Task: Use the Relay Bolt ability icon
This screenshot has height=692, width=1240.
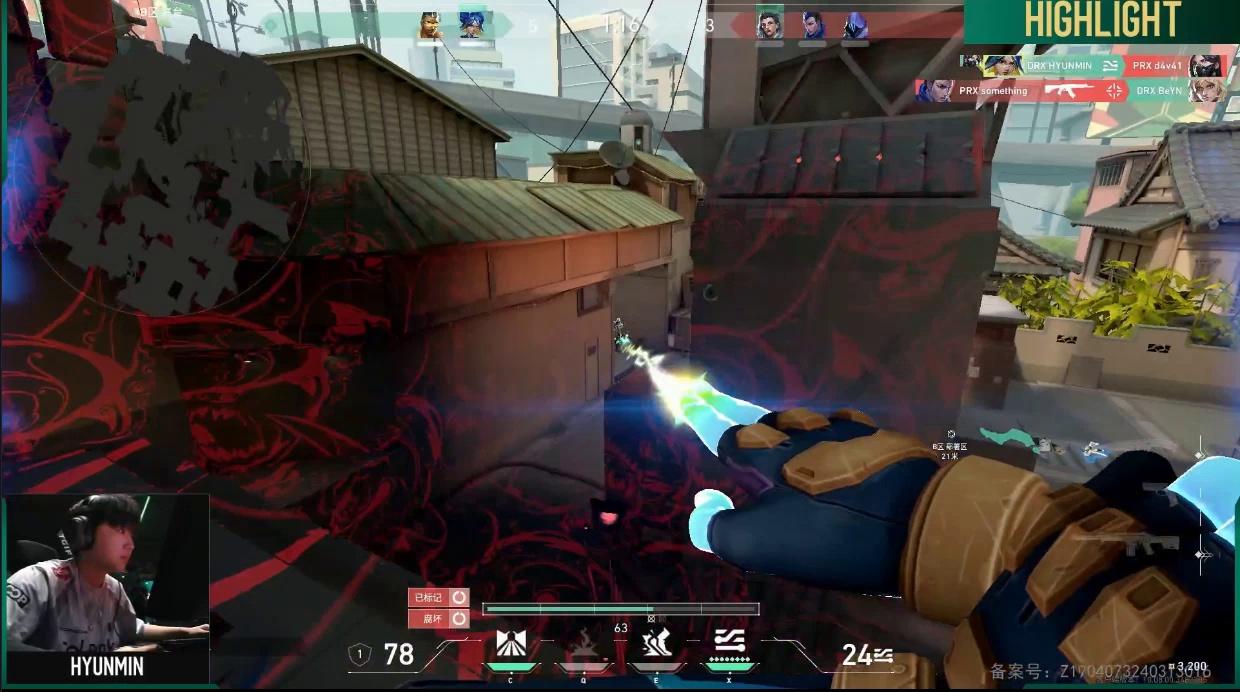Action: (583, 645)
